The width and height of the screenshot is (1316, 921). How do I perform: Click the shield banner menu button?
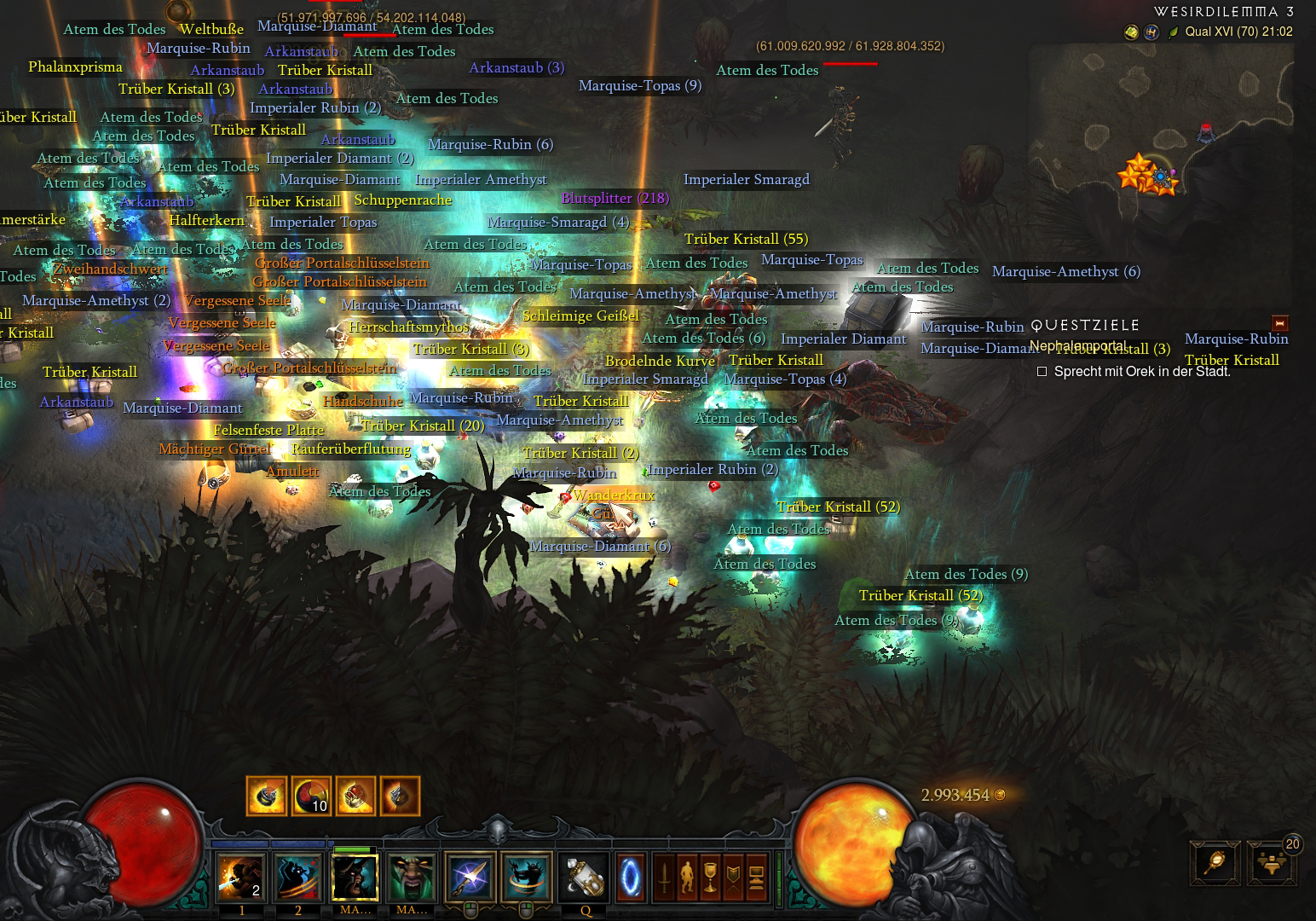click(x=732, y=877)
